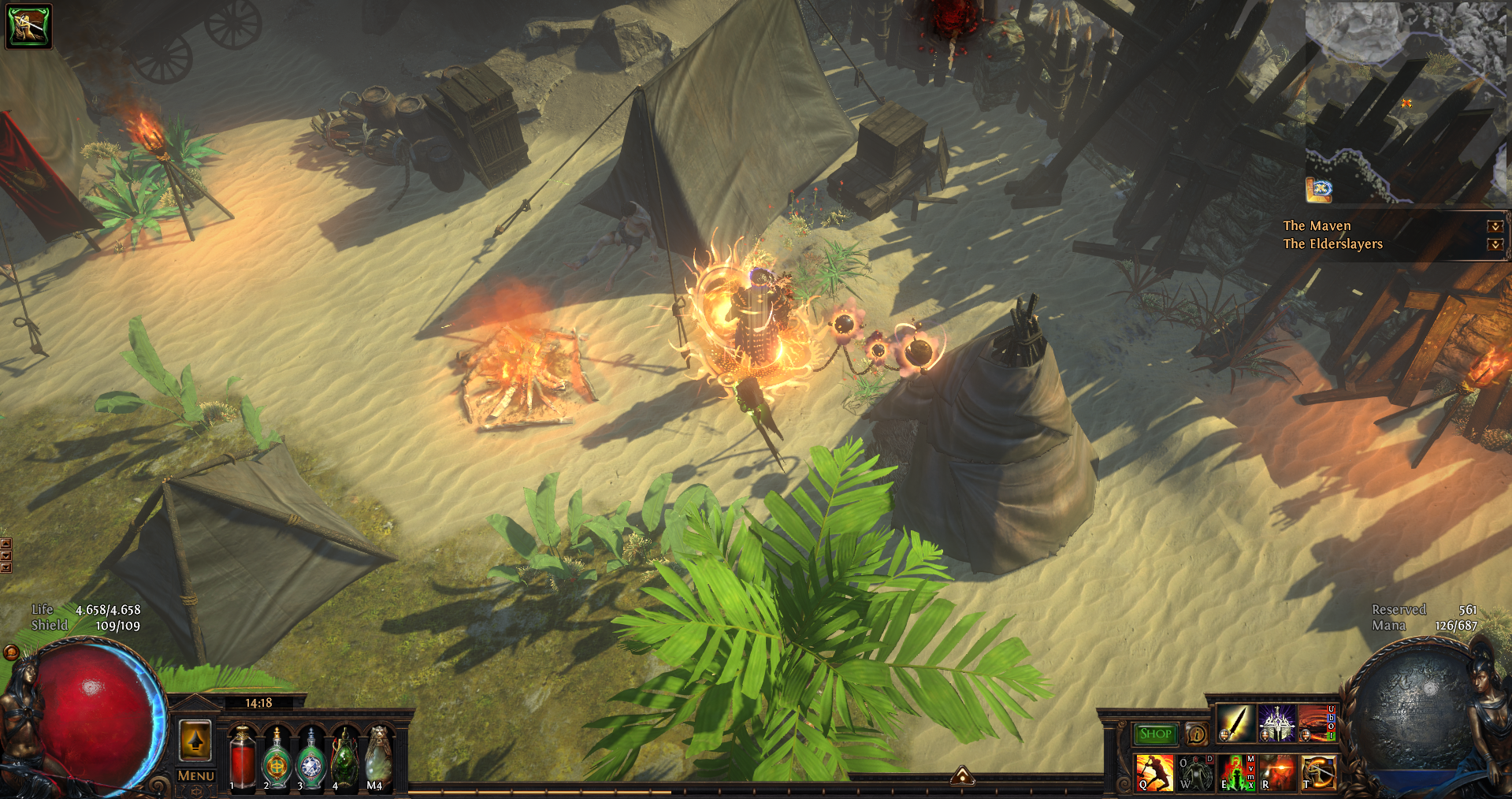The image size is (1512, 799).
Task: Use the green flask with gold emblem
Action: (x=277, y=758)
